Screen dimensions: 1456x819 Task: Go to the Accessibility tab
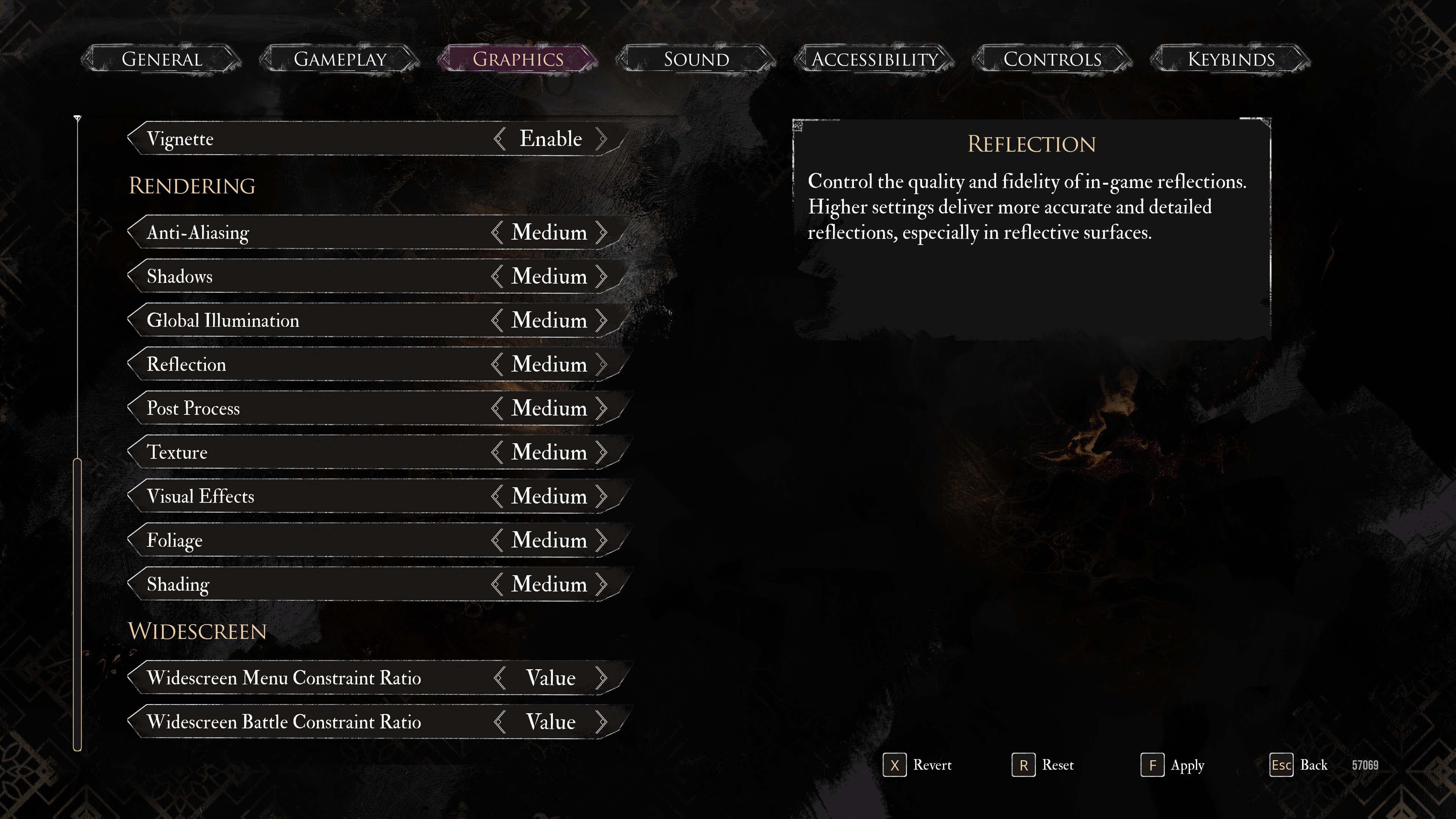click(x=874, y=59)
